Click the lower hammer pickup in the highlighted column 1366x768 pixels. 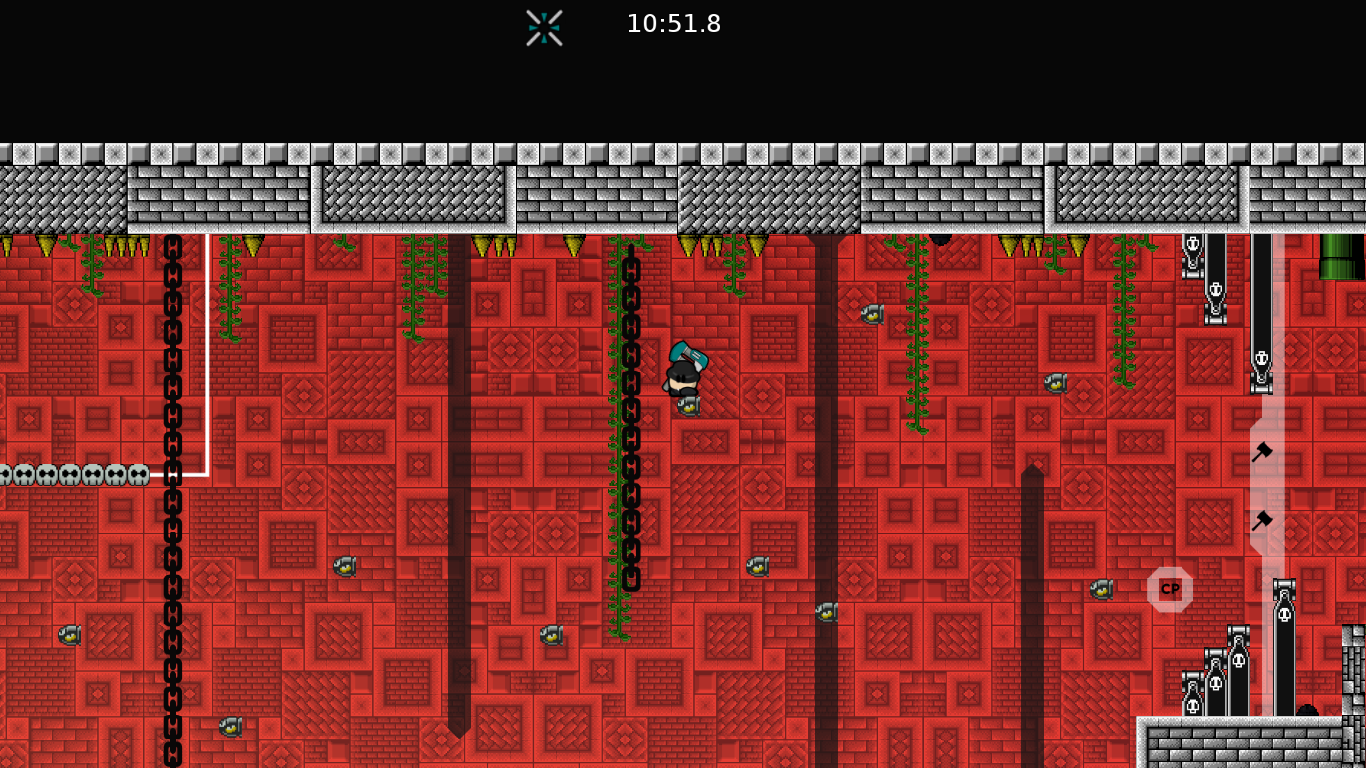coord(1263,518)
